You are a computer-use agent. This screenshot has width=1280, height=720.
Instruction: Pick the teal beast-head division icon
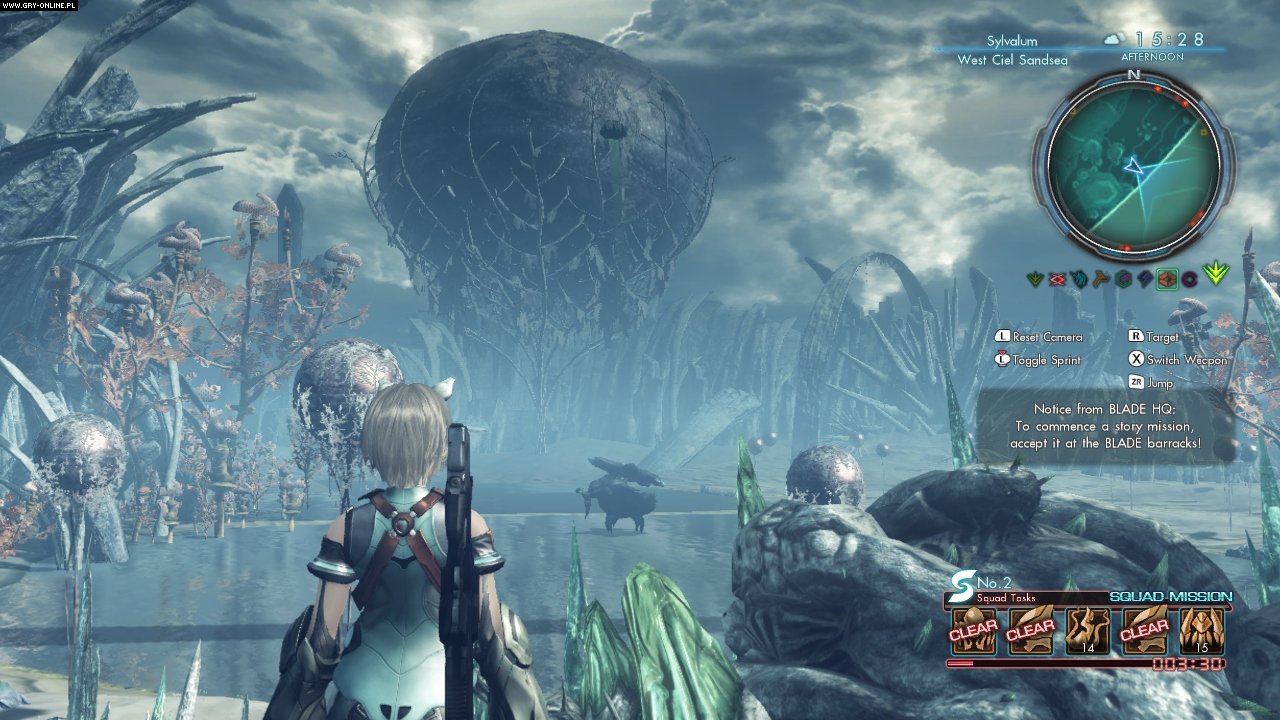tap(1079, 280)
